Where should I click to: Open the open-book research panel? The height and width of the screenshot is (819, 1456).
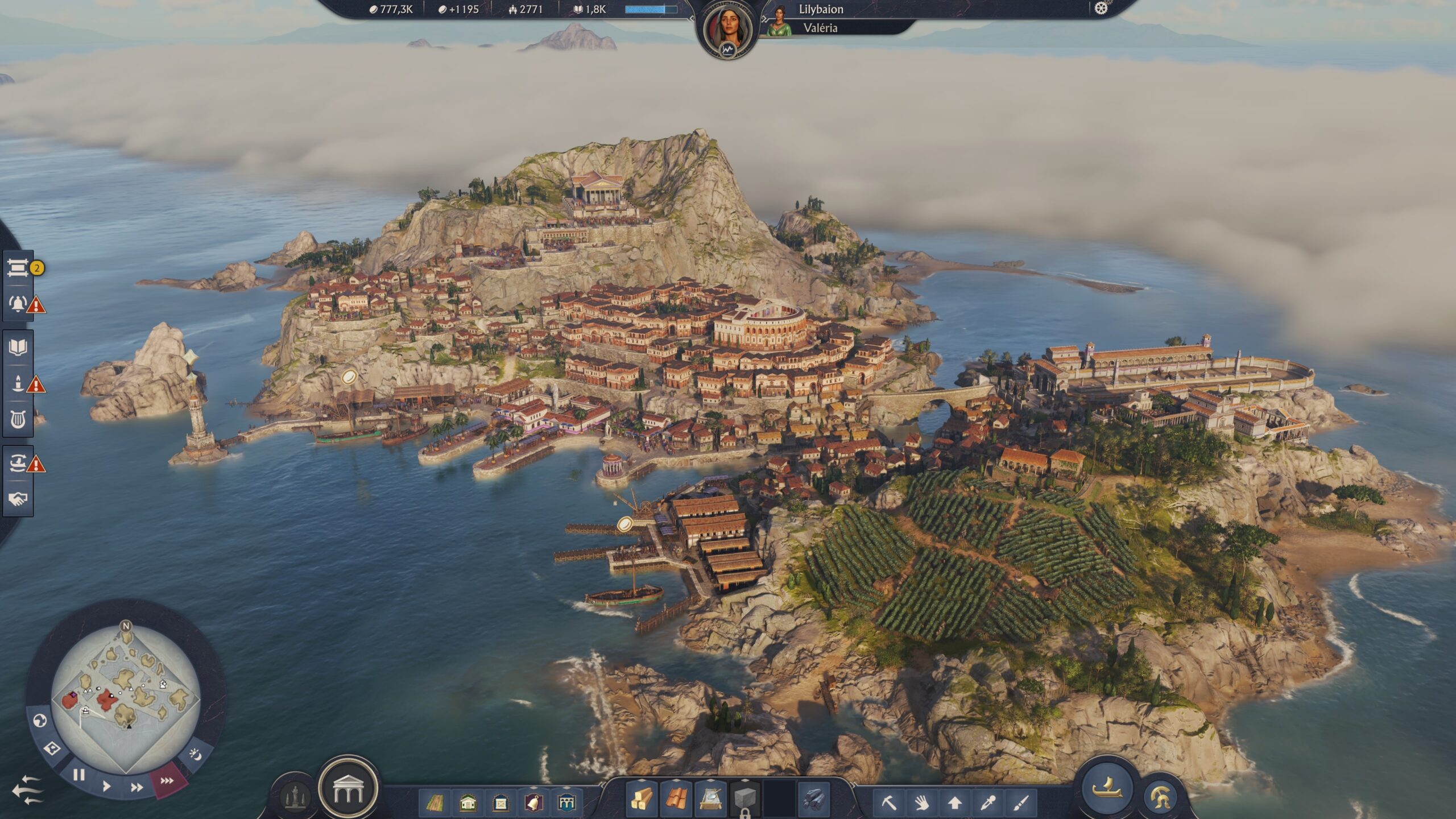point(18,347)
